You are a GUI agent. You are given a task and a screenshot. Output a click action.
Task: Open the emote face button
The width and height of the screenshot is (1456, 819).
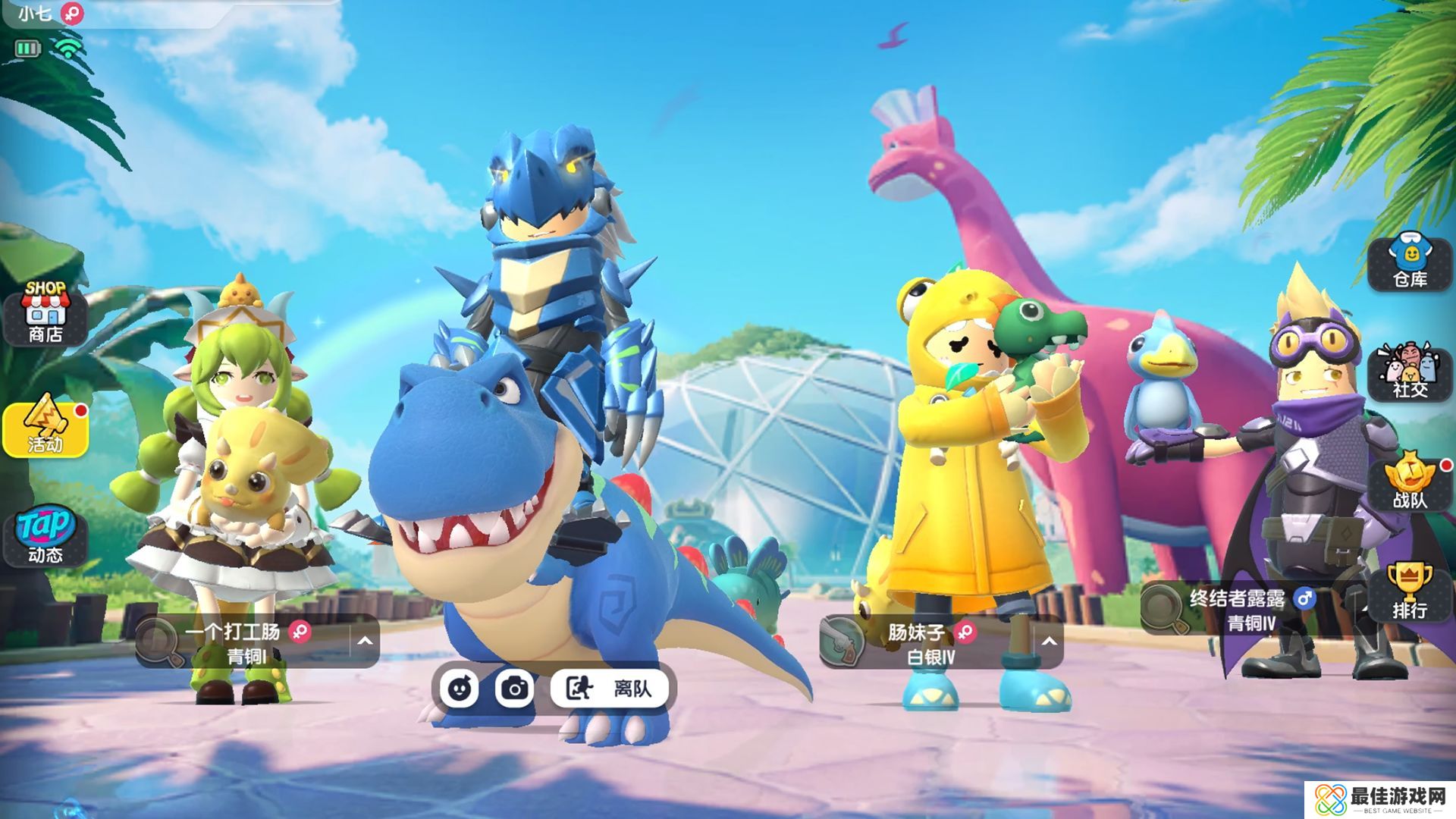coord(459,689)
